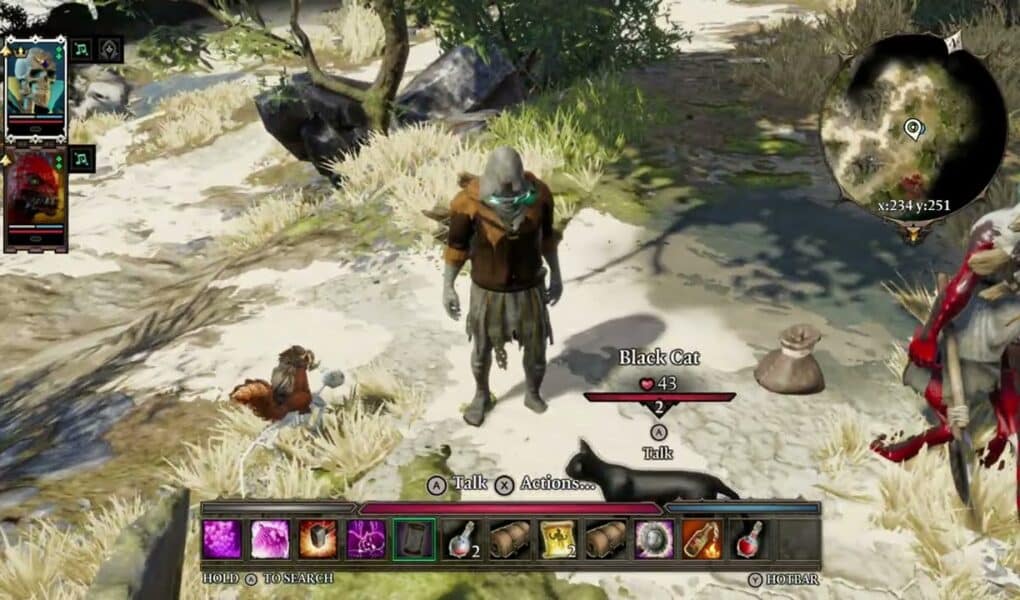Activate the purple skull skill in the hotbar
1020x600 pixels.
366,539
